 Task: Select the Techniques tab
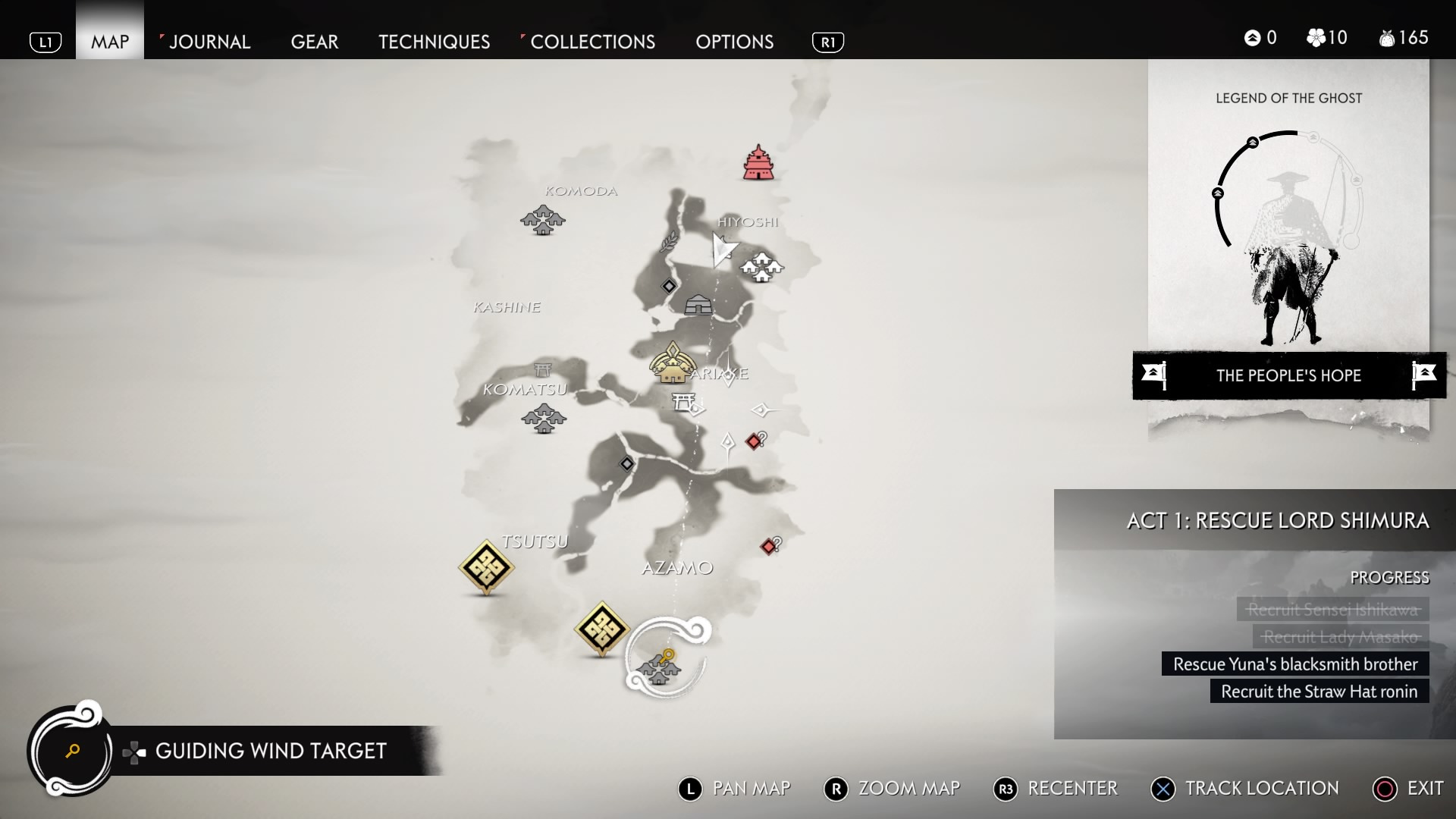434,42
